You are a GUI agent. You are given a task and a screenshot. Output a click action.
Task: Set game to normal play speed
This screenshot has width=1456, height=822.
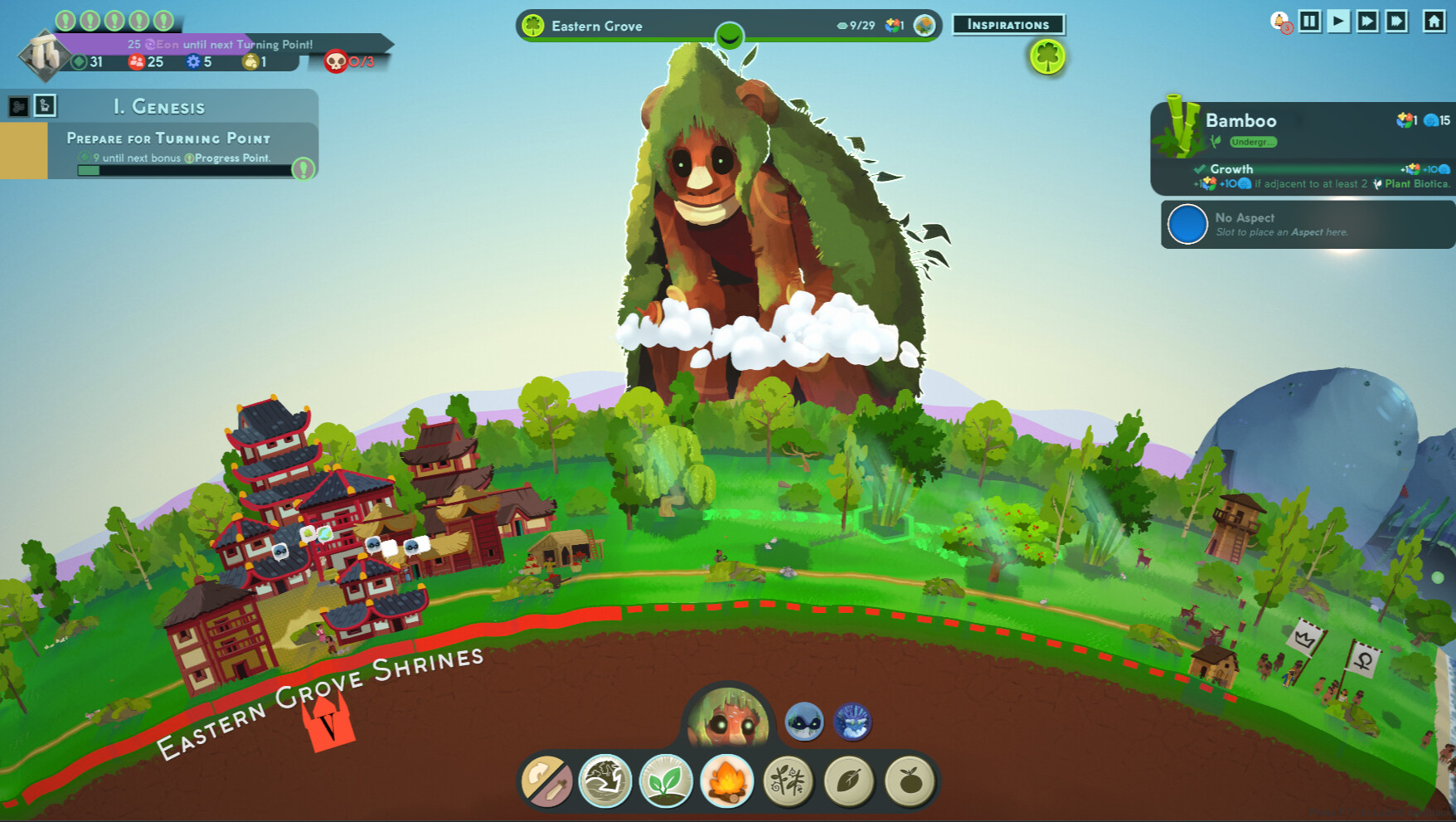click(x=1338, y=21)
